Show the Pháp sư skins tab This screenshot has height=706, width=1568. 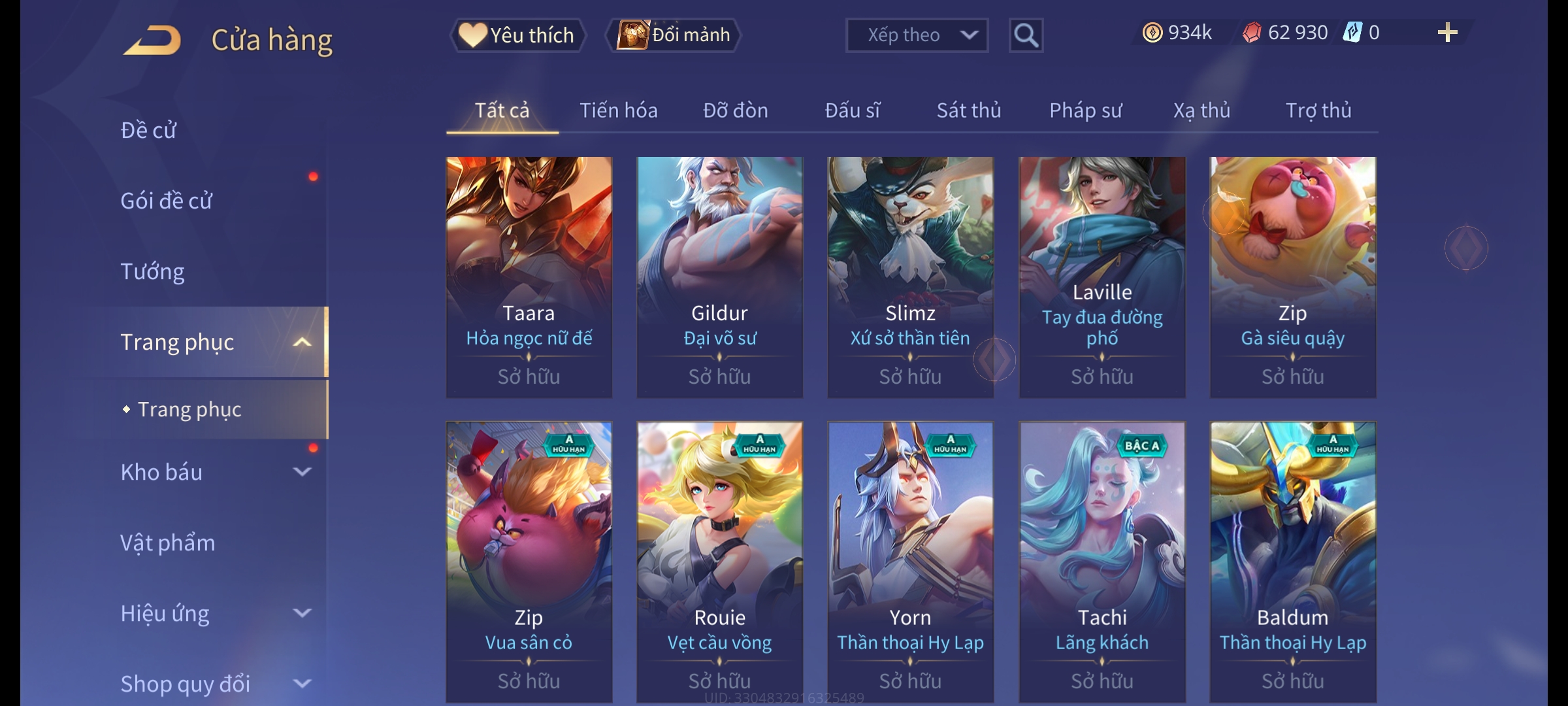click(x=1085, y=110)
